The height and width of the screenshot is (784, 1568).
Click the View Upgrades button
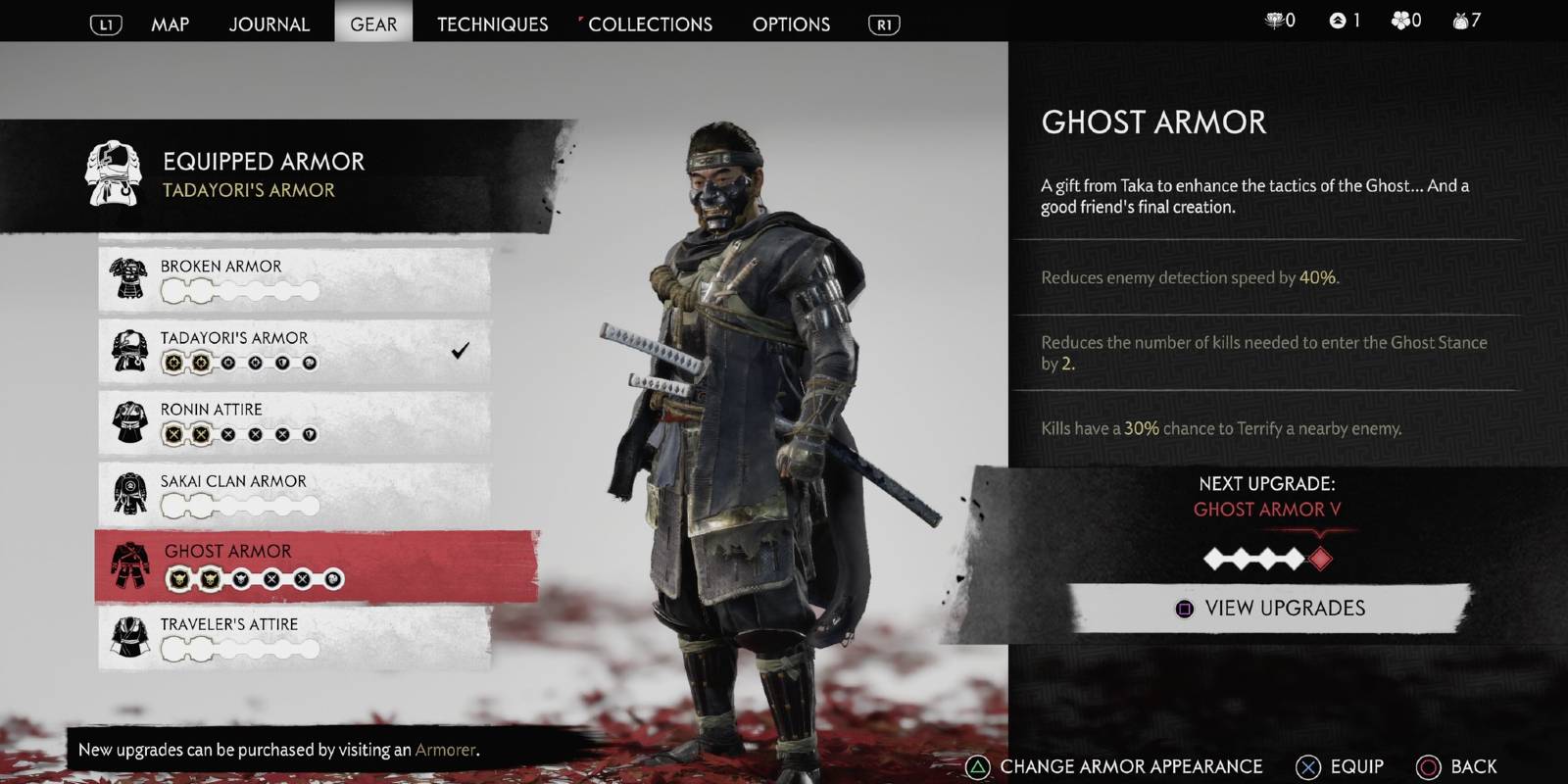[x=1270, y=609]
